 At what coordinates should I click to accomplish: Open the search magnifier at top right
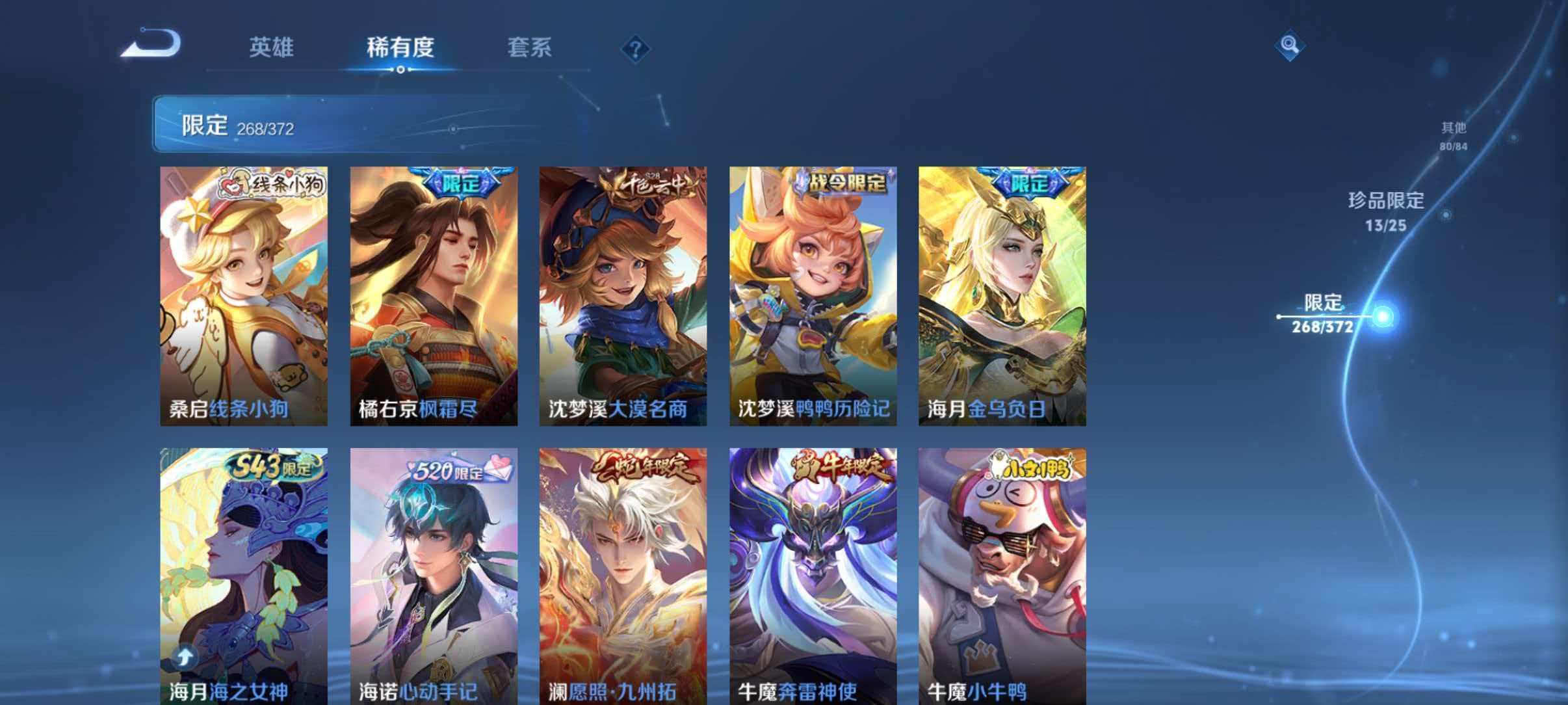[x=1290, y=46]
